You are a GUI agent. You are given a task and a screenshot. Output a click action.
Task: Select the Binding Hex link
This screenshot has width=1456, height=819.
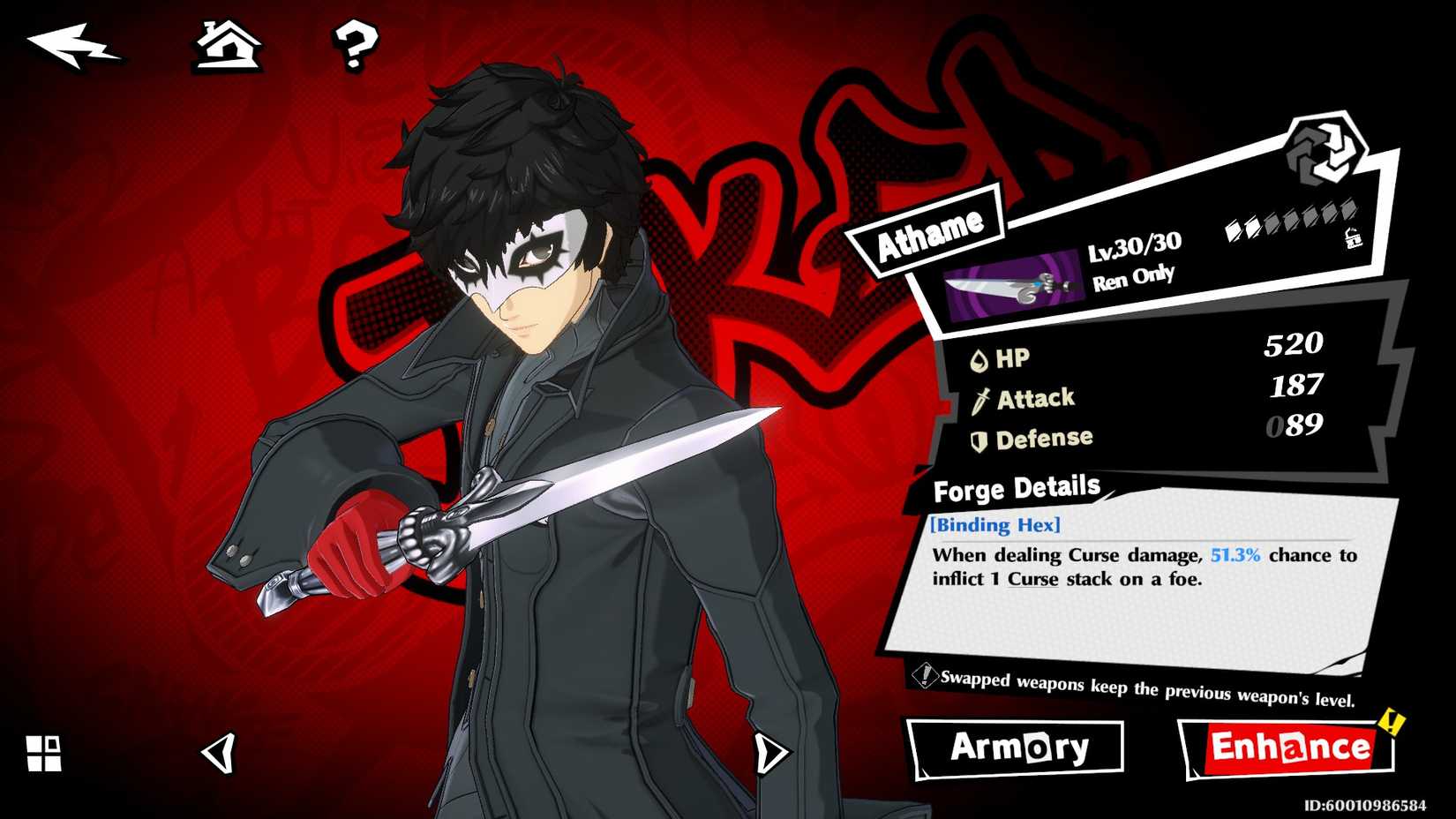pyautogui.click(x=995, y=524)
